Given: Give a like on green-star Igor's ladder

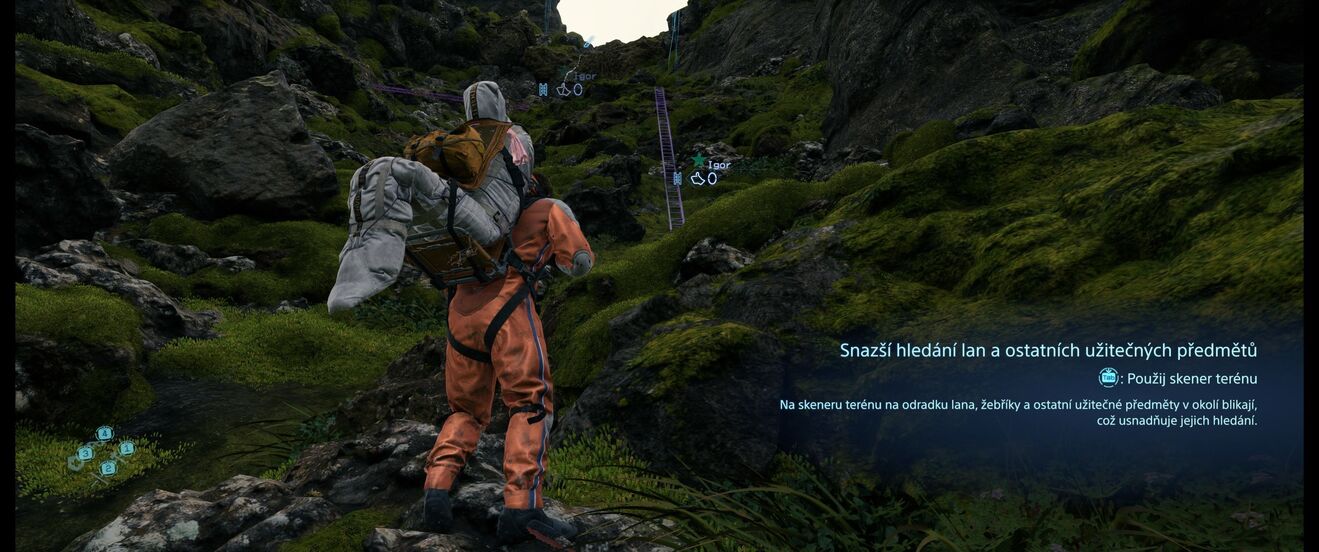Looking at the screenshot, I should 698,179.
